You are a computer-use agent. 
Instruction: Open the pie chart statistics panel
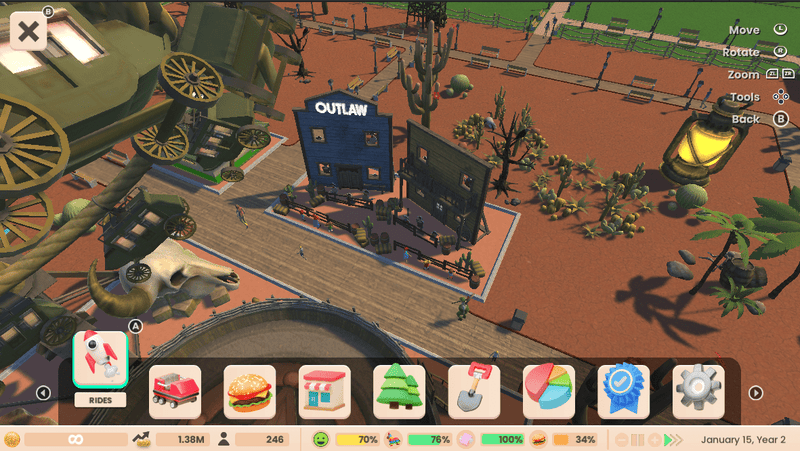click(x=549, y=391)
